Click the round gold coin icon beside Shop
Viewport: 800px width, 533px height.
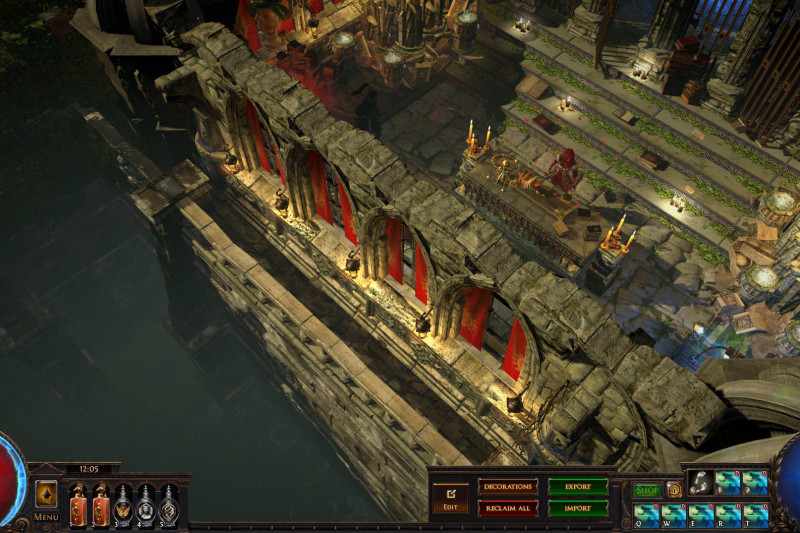674,490
